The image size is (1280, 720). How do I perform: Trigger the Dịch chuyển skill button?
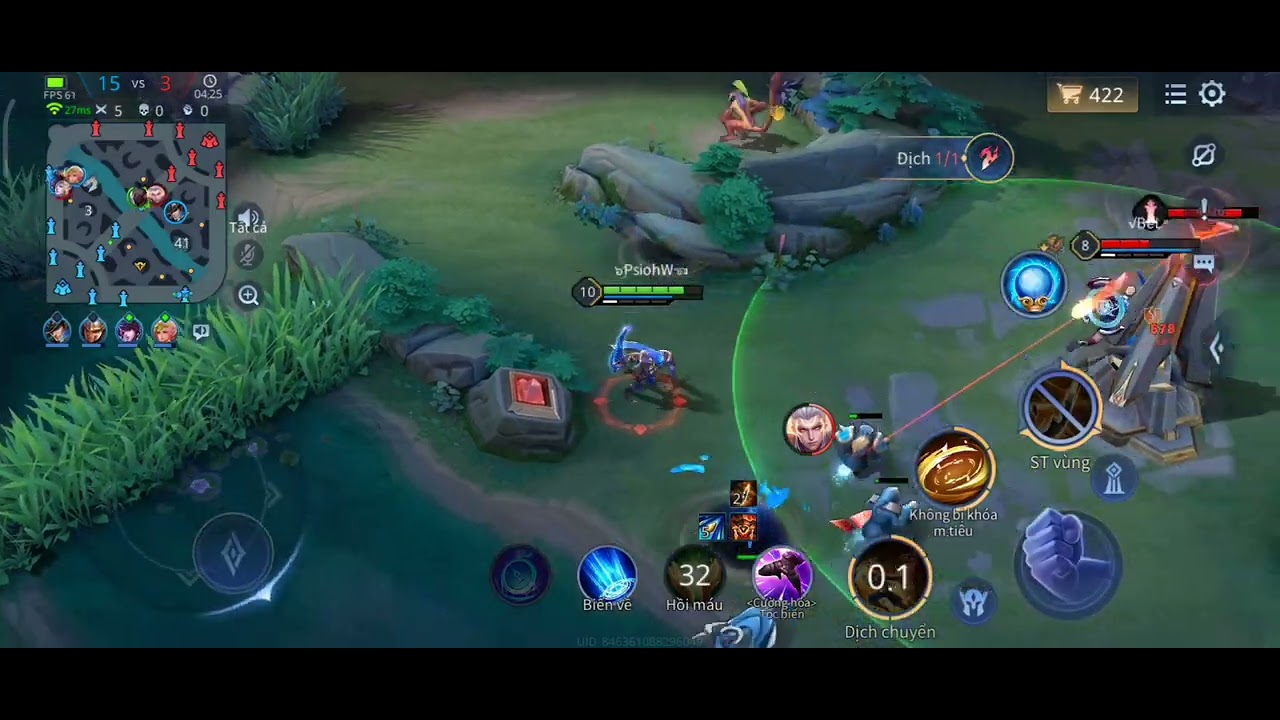coord(889,578)
